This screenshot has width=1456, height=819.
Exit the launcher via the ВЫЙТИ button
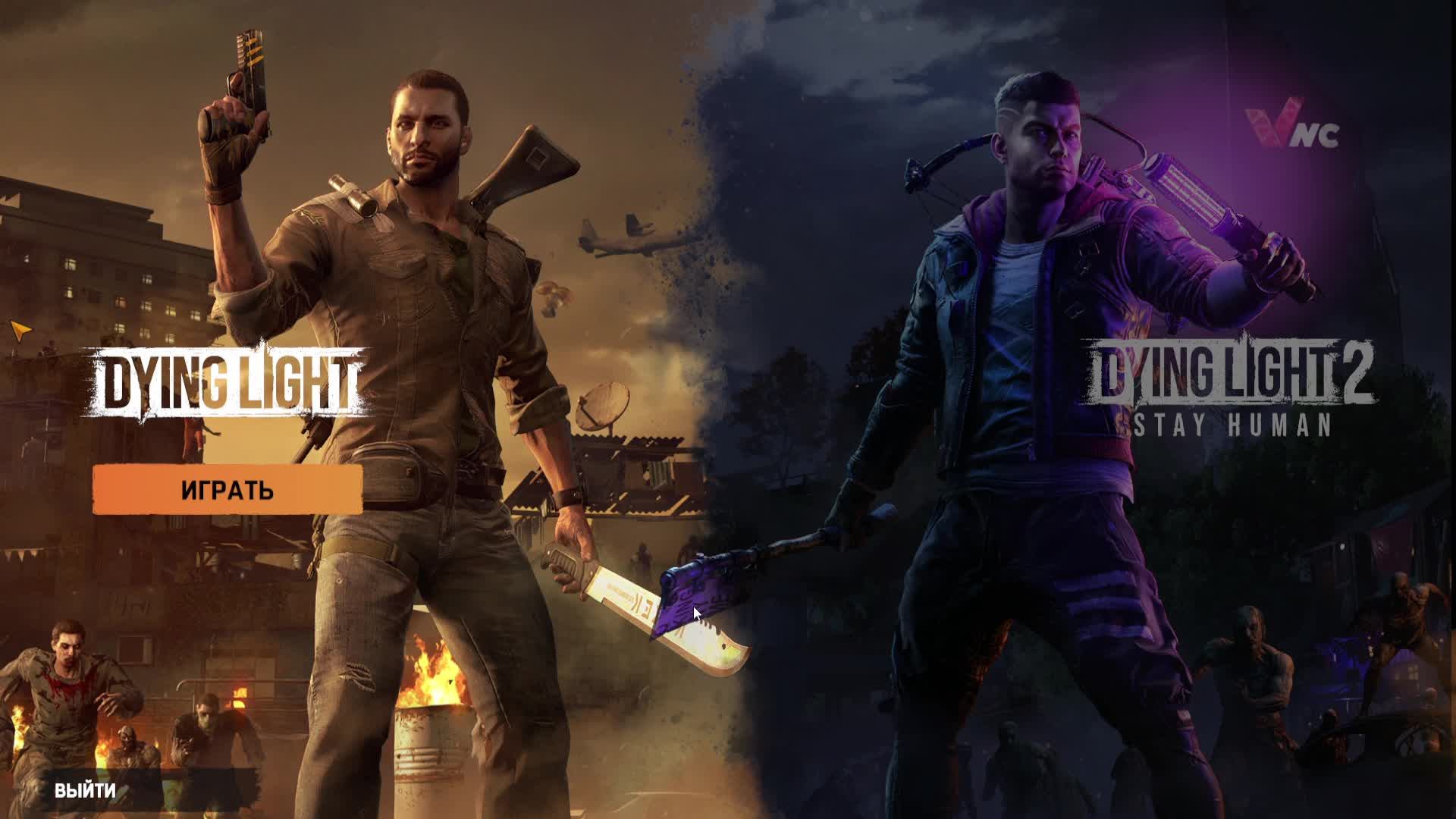[86, 791]
